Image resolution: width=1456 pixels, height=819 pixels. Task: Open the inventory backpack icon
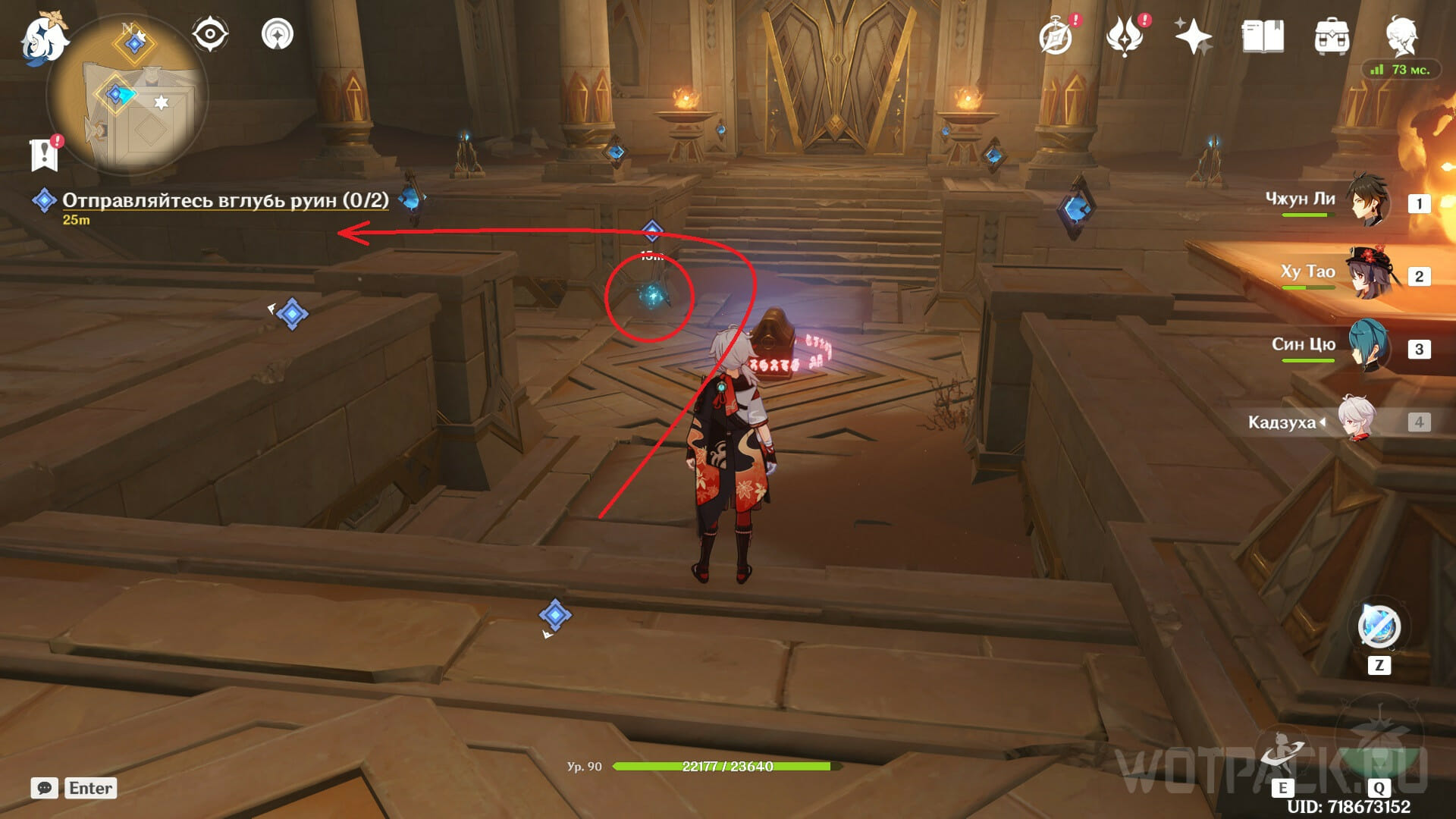pyautogui.click(x=1332, y=36)
